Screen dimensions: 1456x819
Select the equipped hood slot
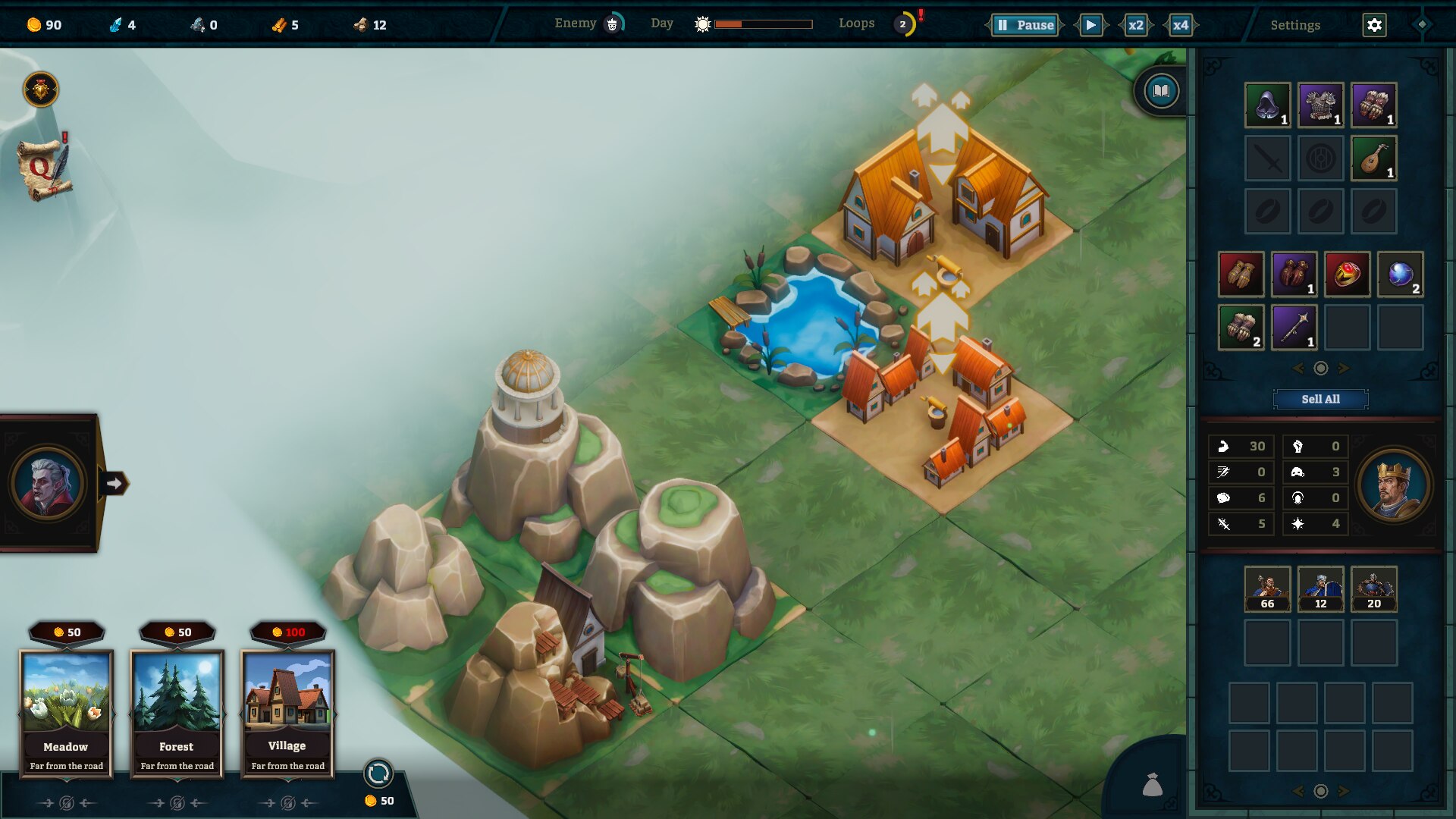coord(1267,105)
